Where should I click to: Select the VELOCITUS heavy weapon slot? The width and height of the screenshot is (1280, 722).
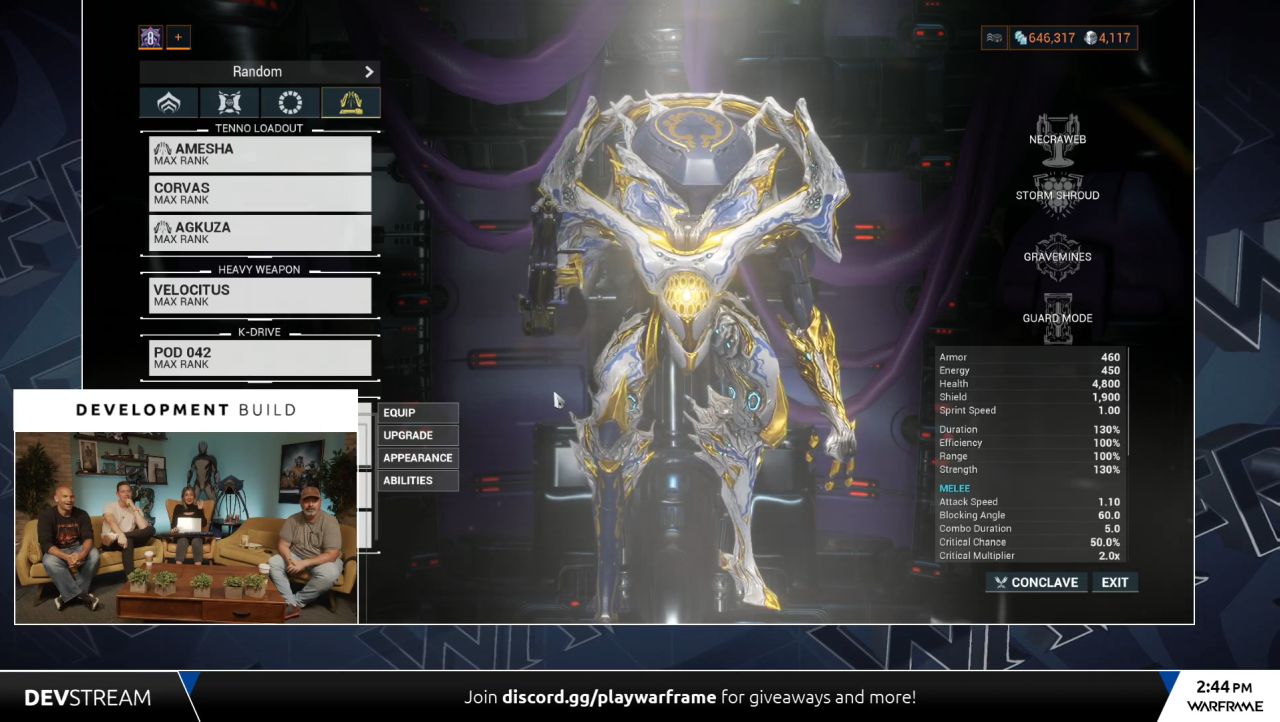(x=260, y=294)
